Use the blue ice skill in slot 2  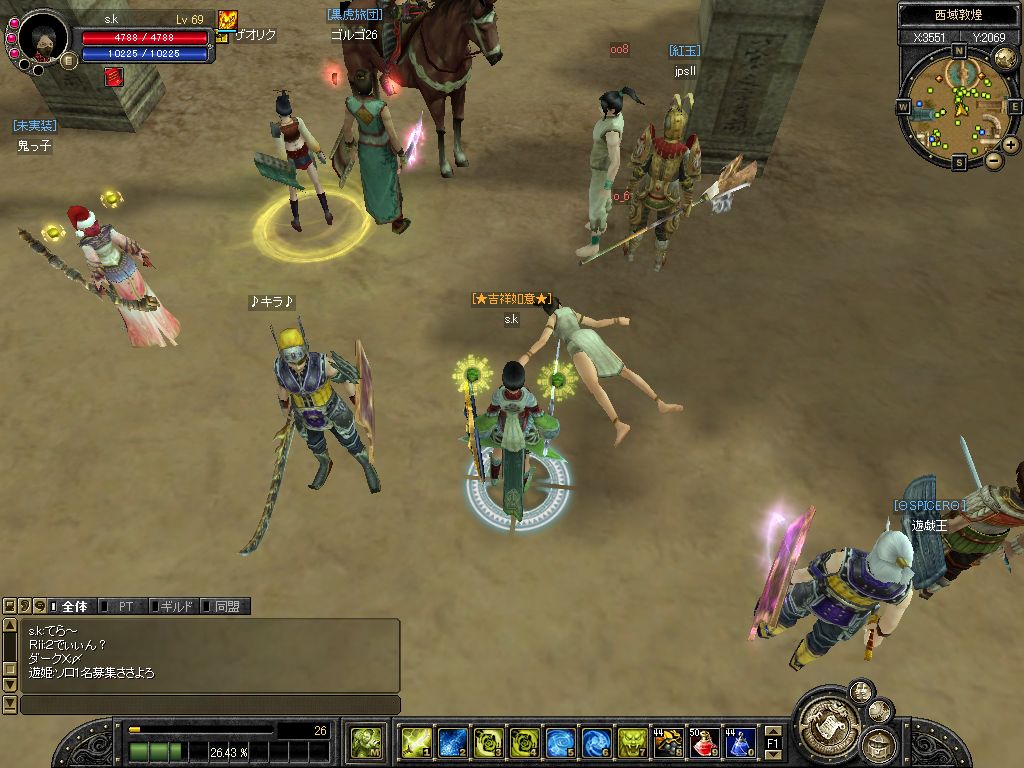click(x=452, y=742)
